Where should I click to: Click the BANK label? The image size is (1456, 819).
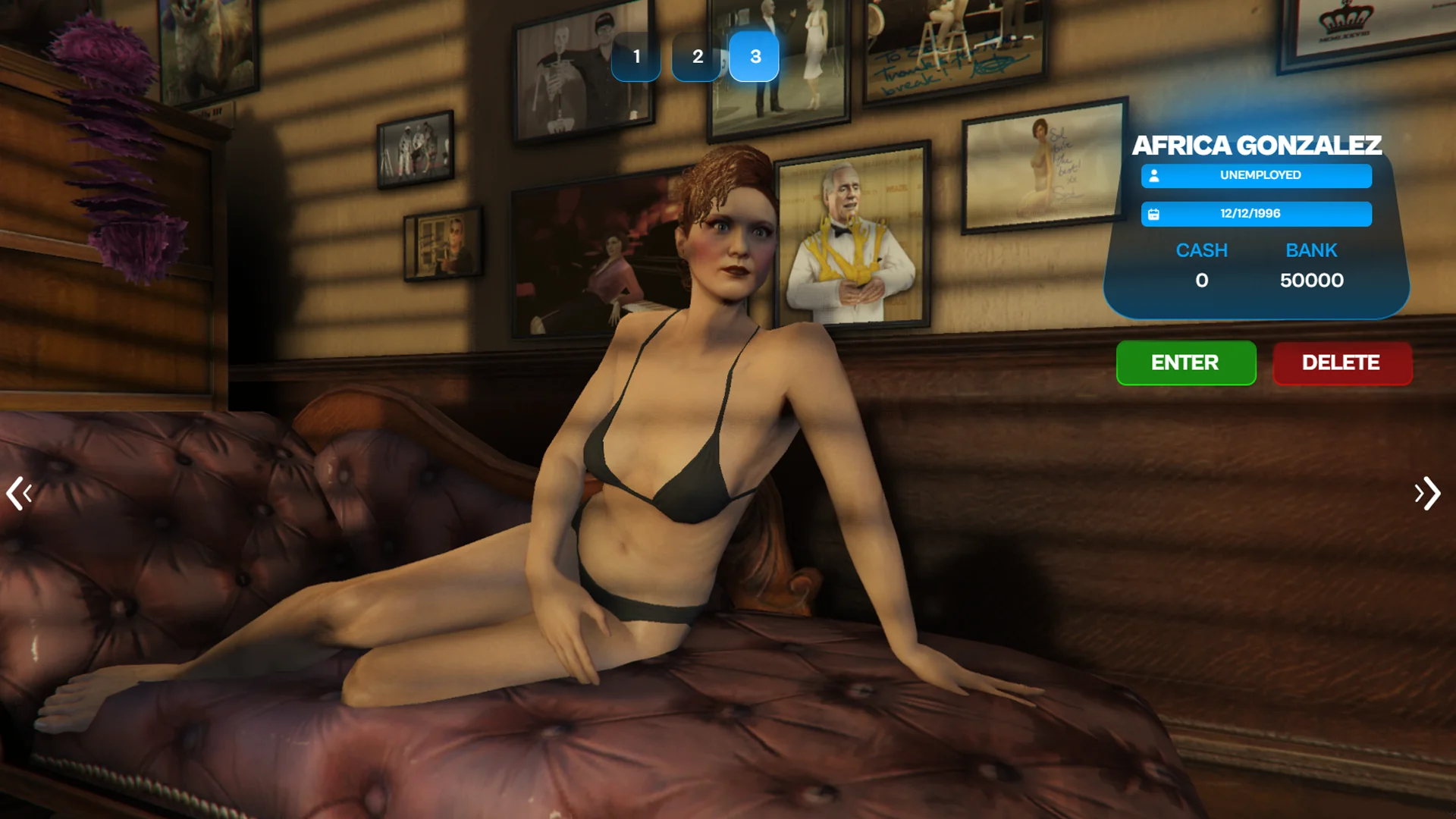click(1312, 250)
